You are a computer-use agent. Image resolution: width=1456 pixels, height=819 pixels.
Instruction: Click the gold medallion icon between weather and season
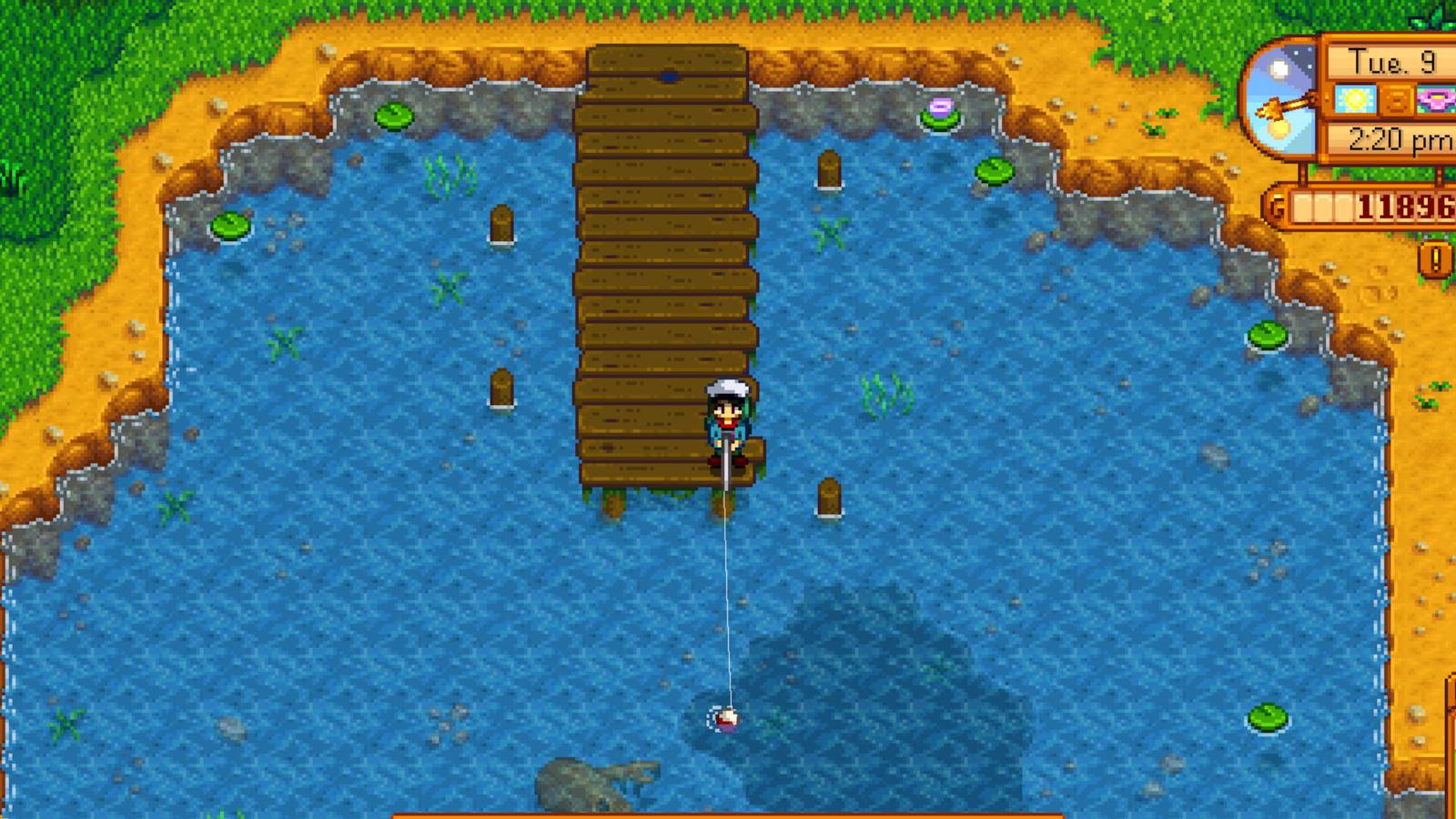click(1395, 101)
